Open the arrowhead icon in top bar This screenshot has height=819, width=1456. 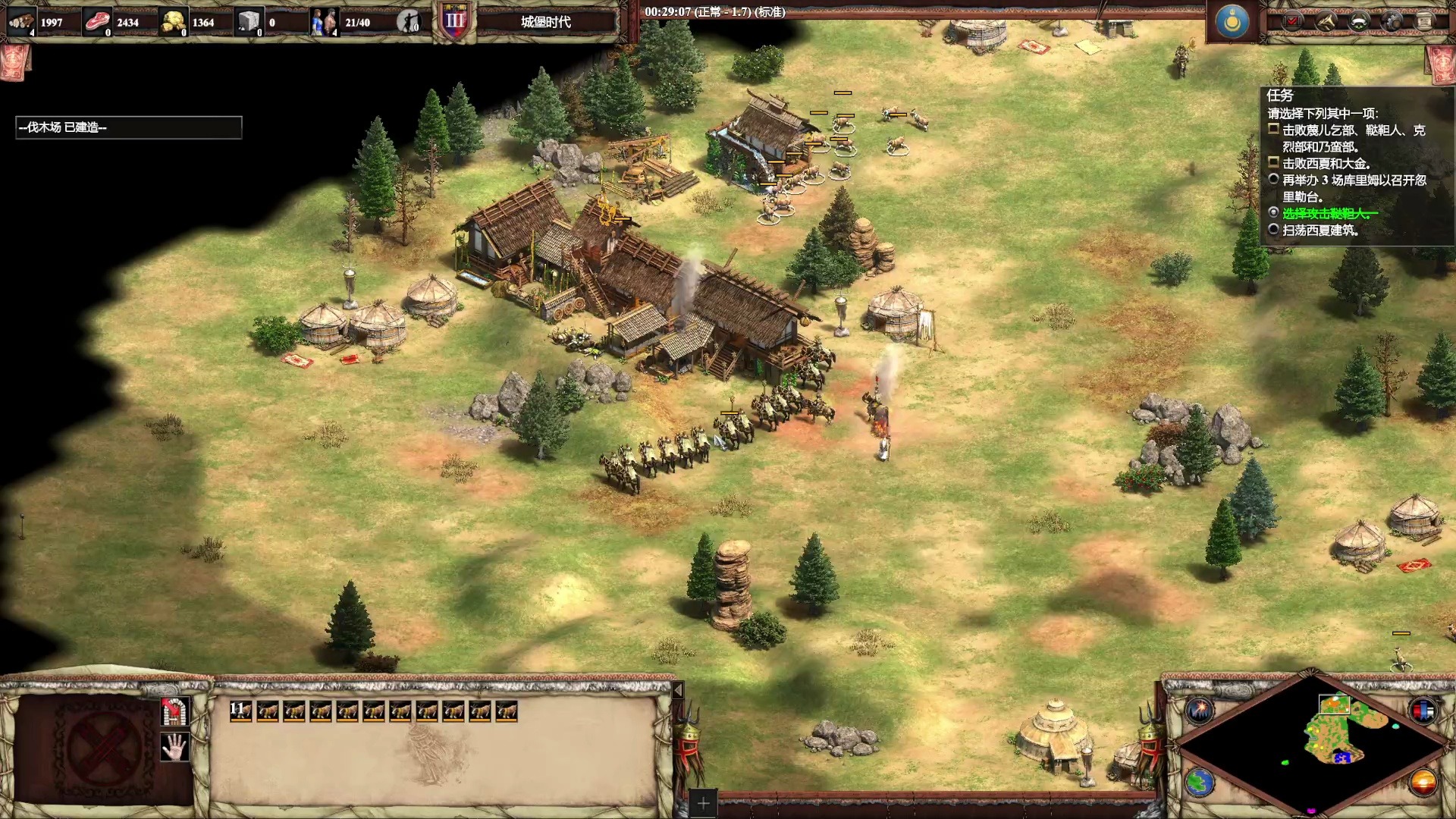tap(1326, 21)
